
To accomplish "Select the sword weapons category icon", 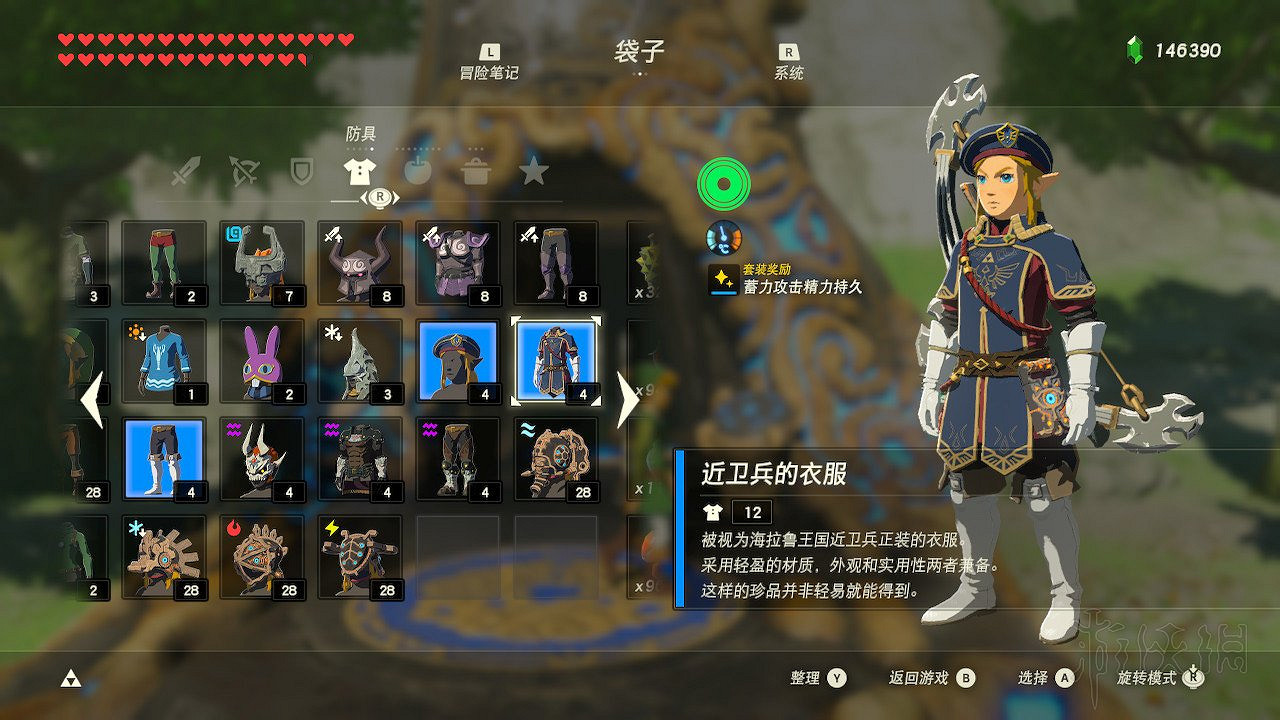I will tap(187, 172).
